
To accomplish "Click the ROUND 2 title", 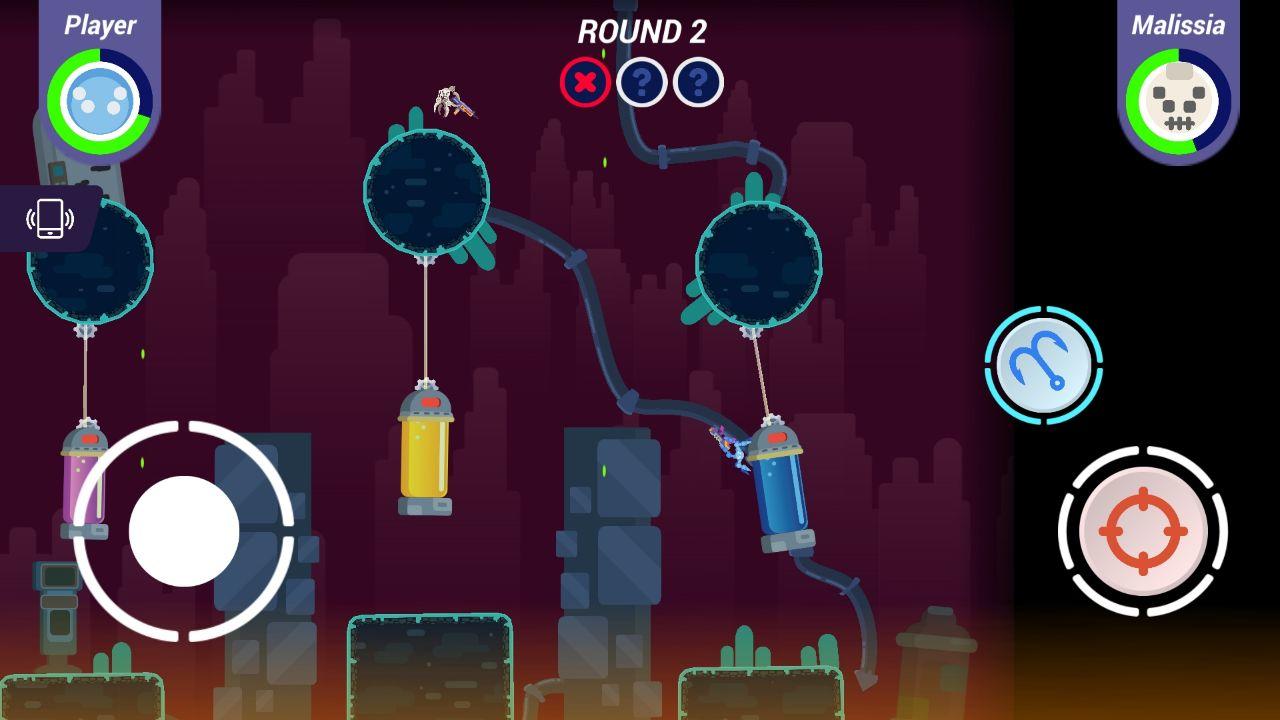I will (x=639, y=33).
